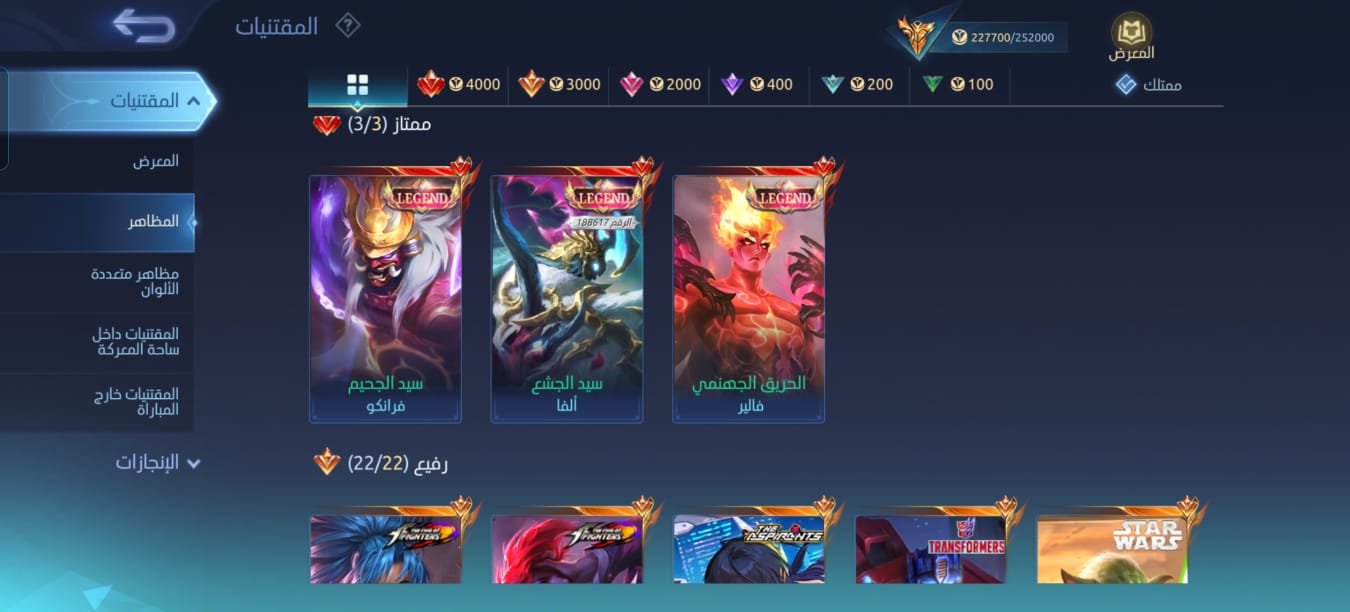Choose المقتنيات خارج المباراة entry
The height and width of the screenshot is (612, 1350).
click(135, 402)
